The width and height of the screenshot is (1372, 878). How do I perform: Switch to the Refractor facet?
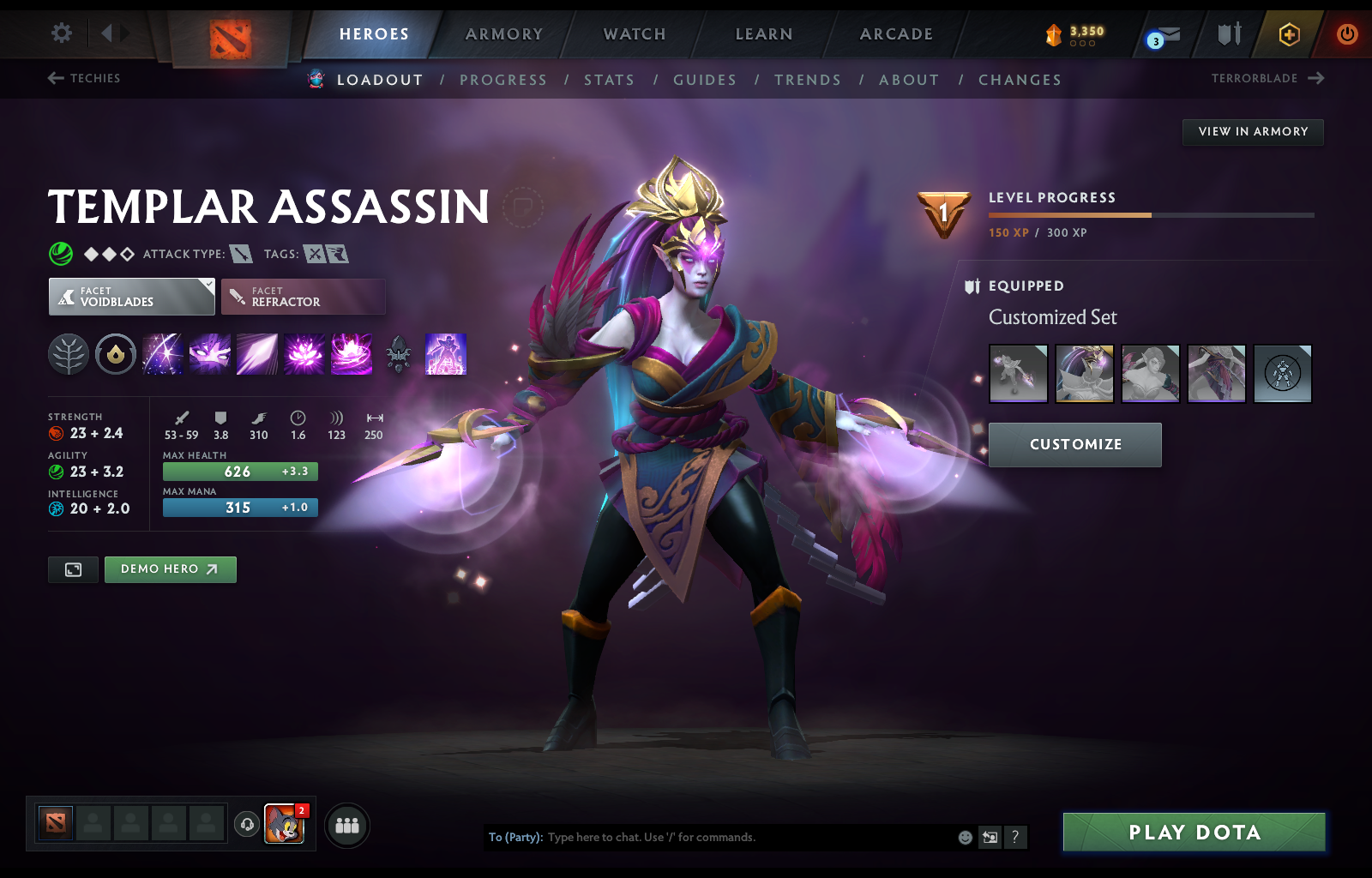(x=303, y=296)
